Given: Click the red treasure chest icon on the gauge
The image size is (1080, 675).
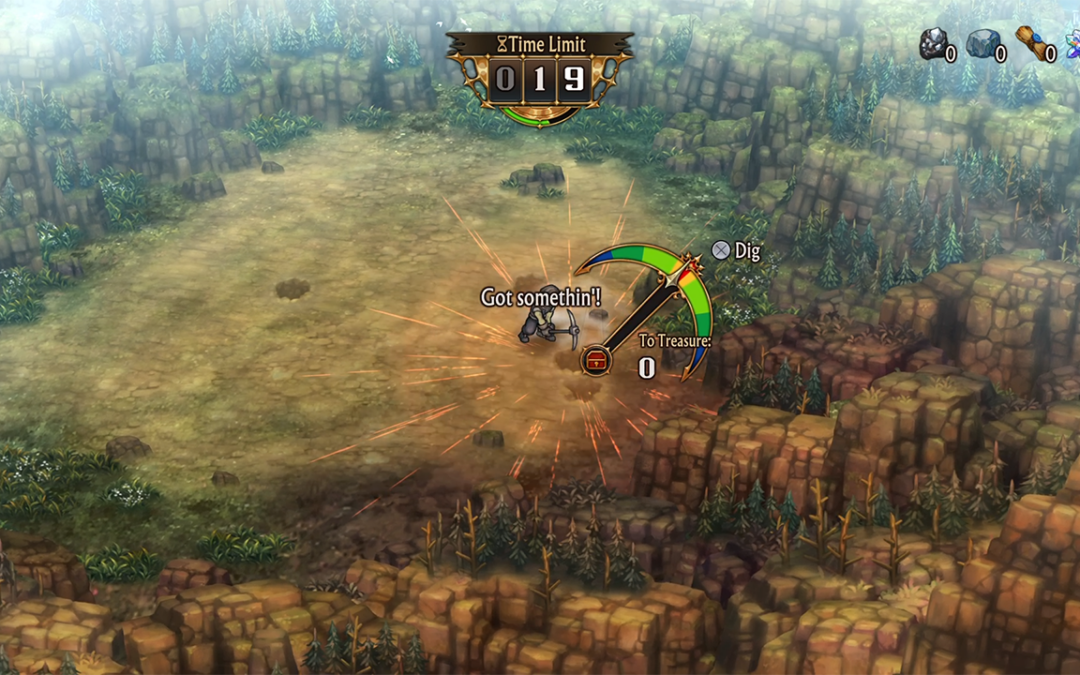Looking at the screenshot, I should pos(595,359).
